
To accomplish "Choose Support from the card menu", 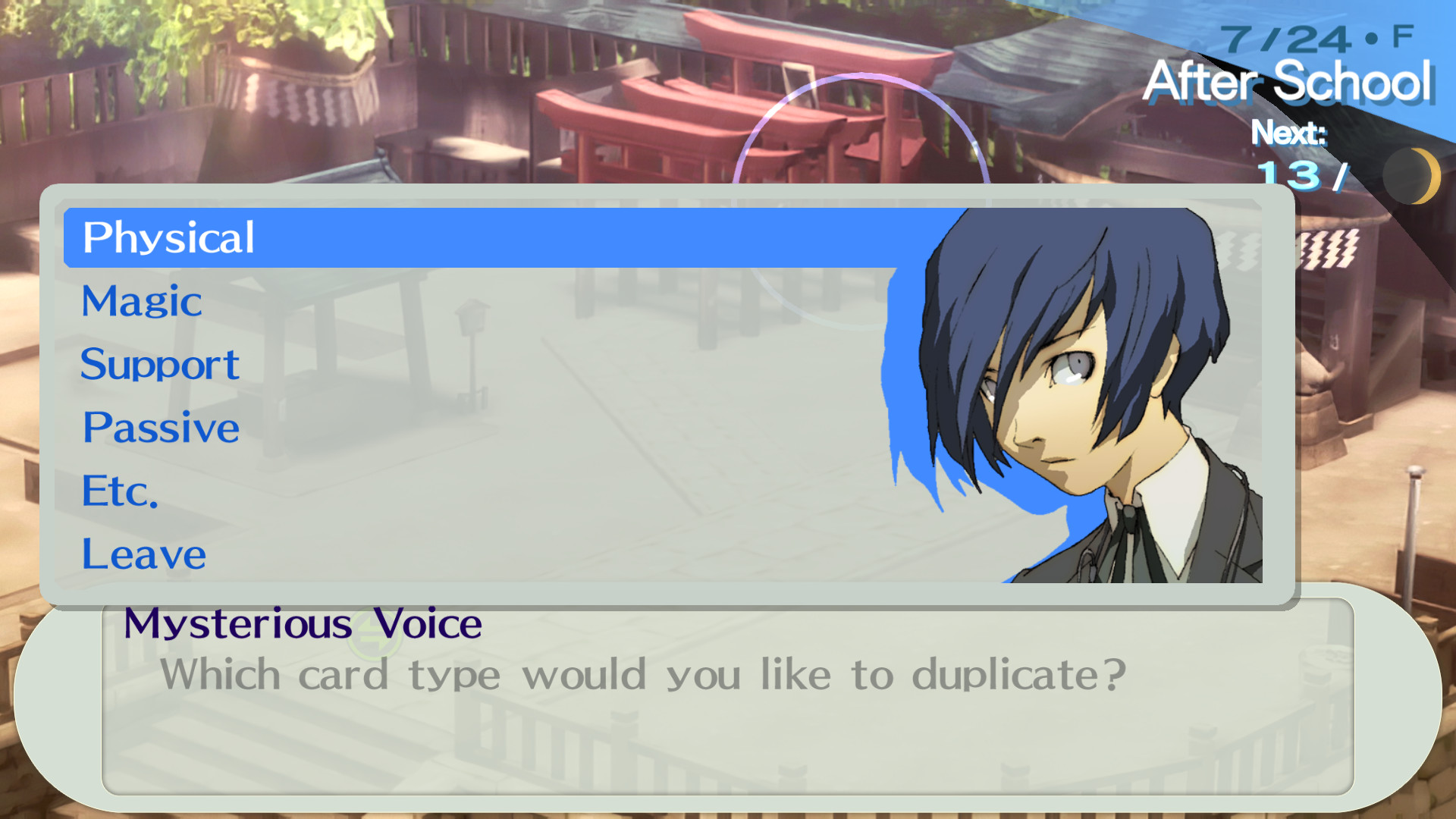I will pos(159,364).
